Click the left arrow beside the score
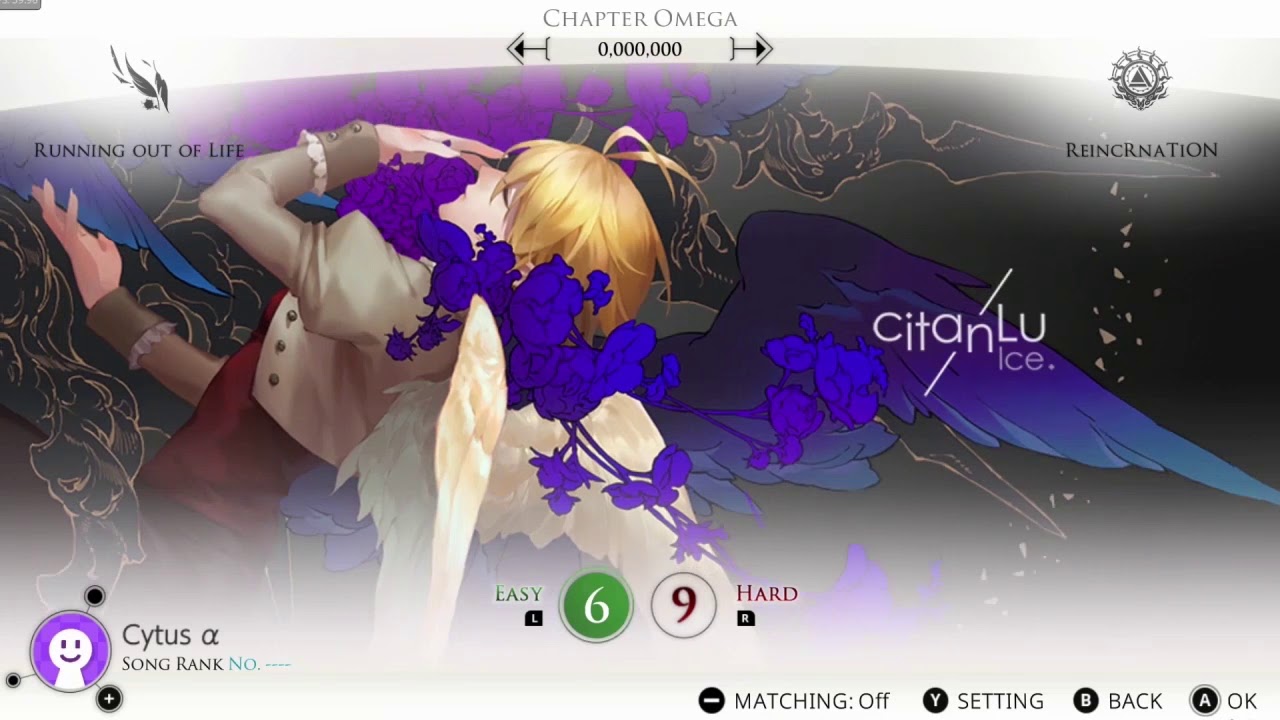This screenshot has width=1280, height=720. pyautogui.click(x=527, y=49)
